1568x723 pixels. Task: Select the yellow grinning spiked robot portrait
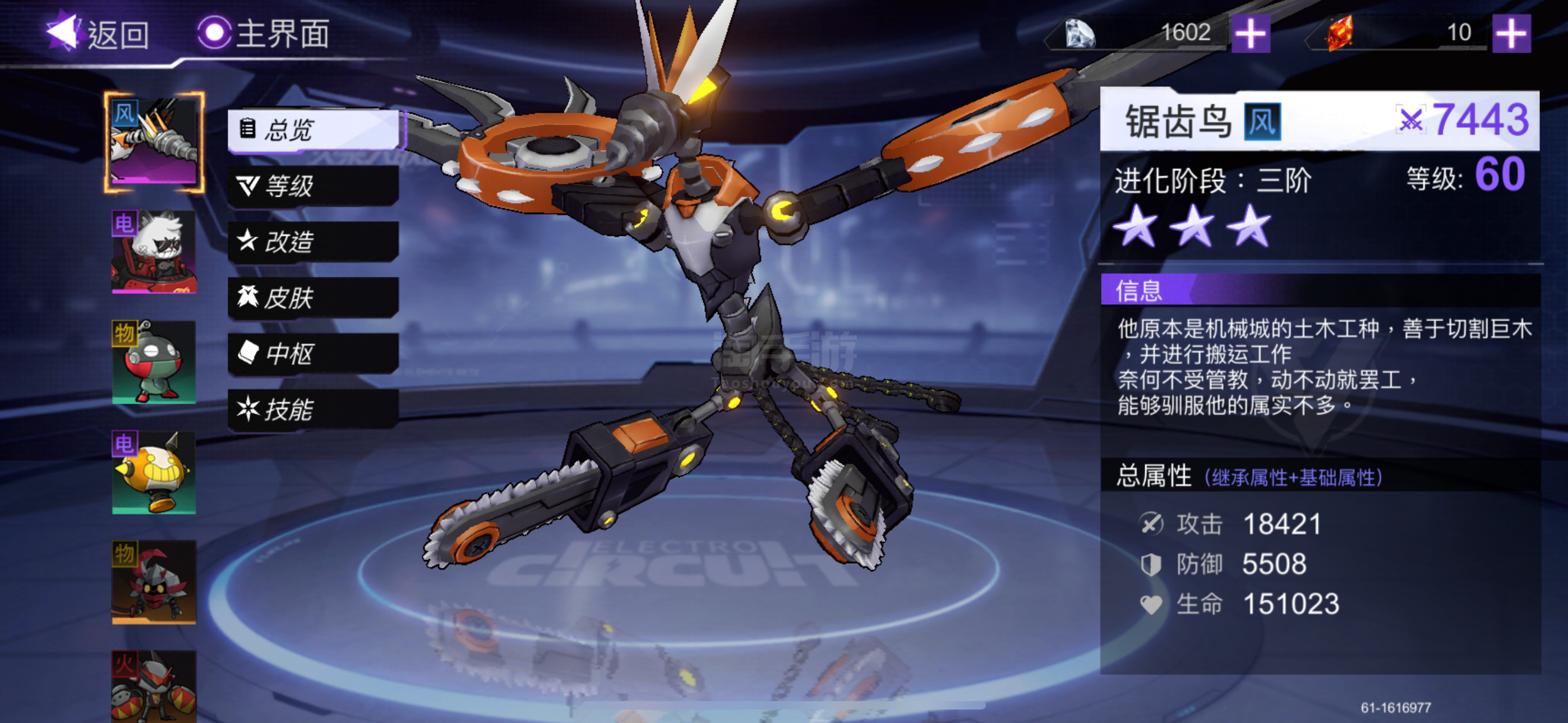click(154, 472)
